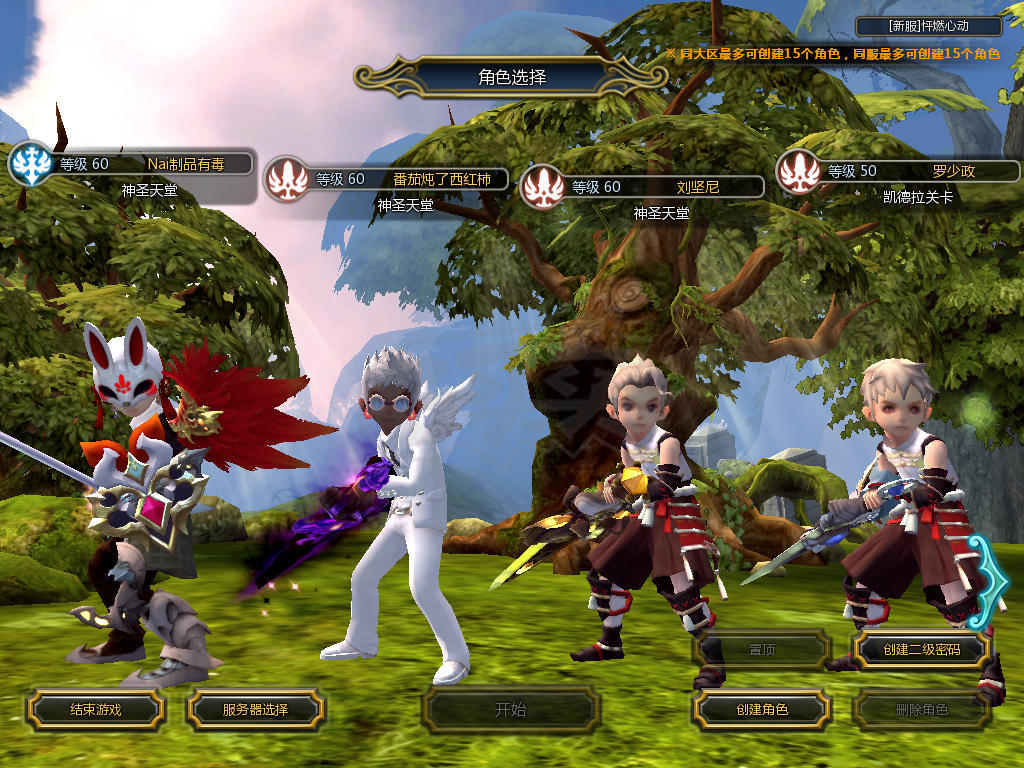Start the game with 开始 button
Viewport: 1024px width, 768px height.
[510, 710]
